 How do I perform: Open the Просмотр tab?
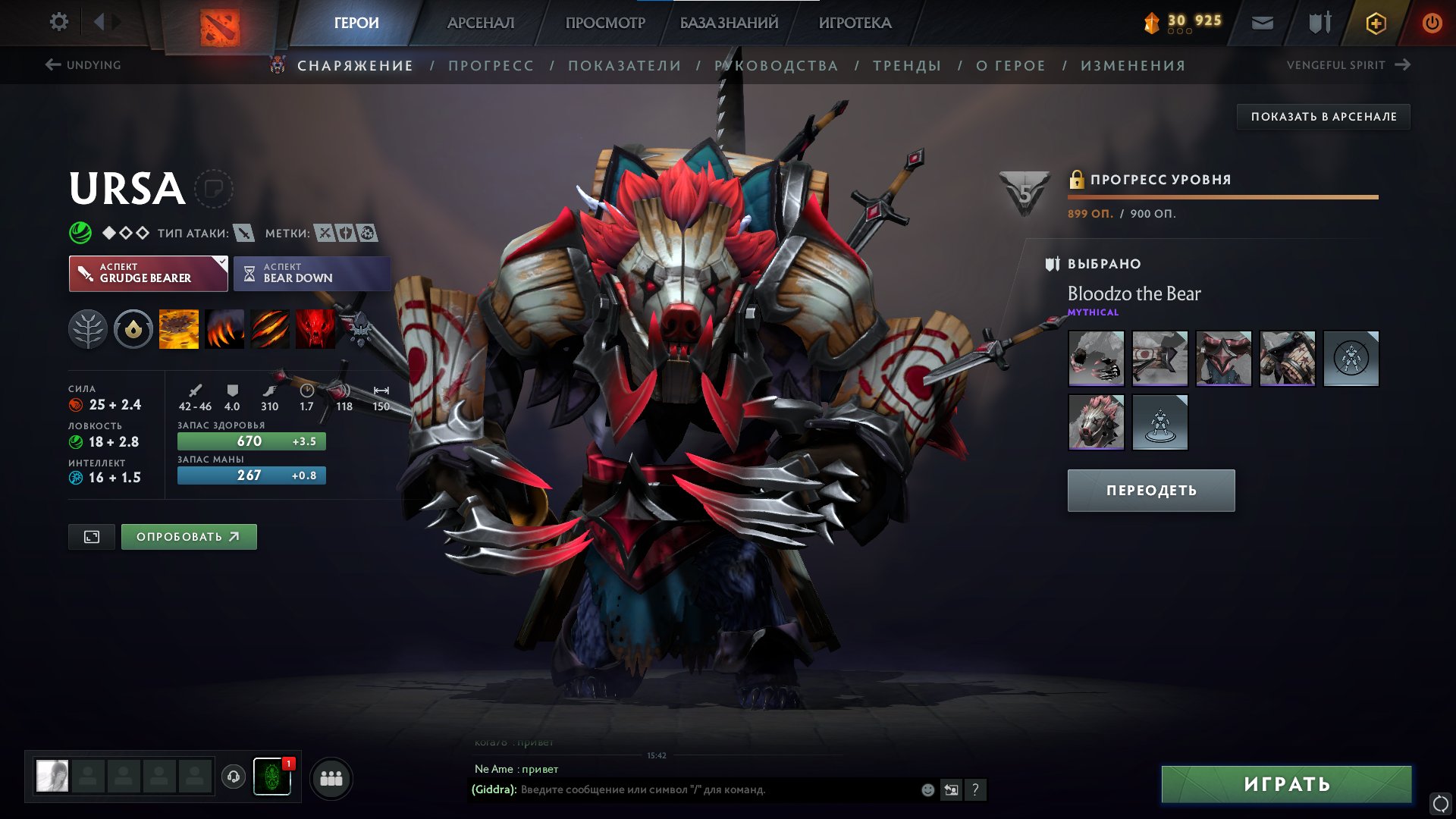(604, 23)
